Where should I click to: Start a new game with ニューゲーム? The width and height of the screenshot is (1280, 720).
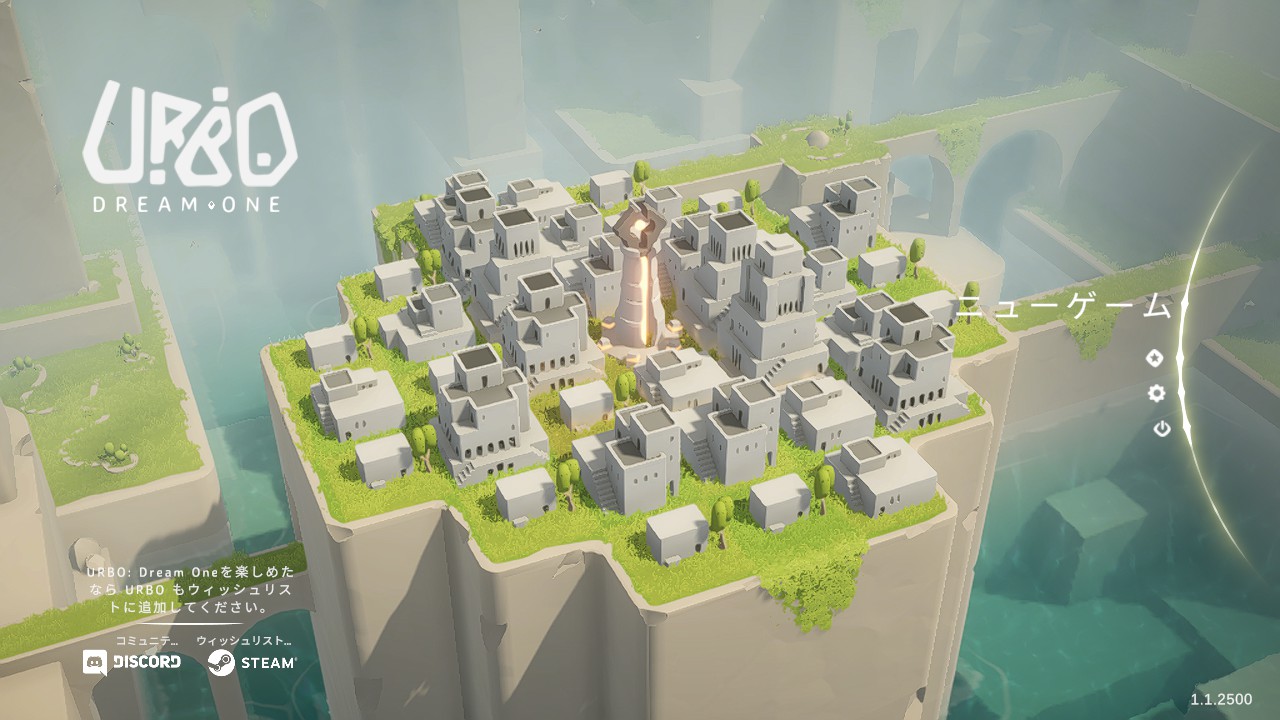[1062, 307]
